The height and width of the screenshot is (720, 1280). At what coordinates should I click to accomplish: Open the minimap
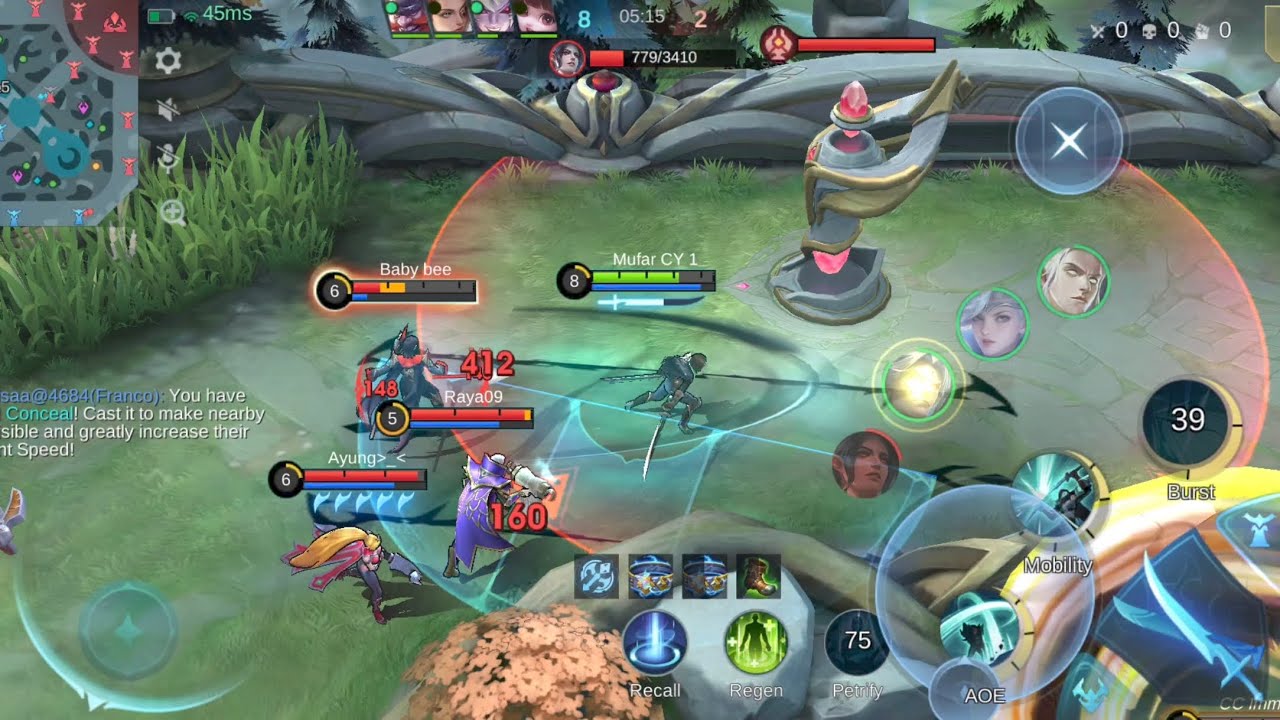click(x=68, y=110)
